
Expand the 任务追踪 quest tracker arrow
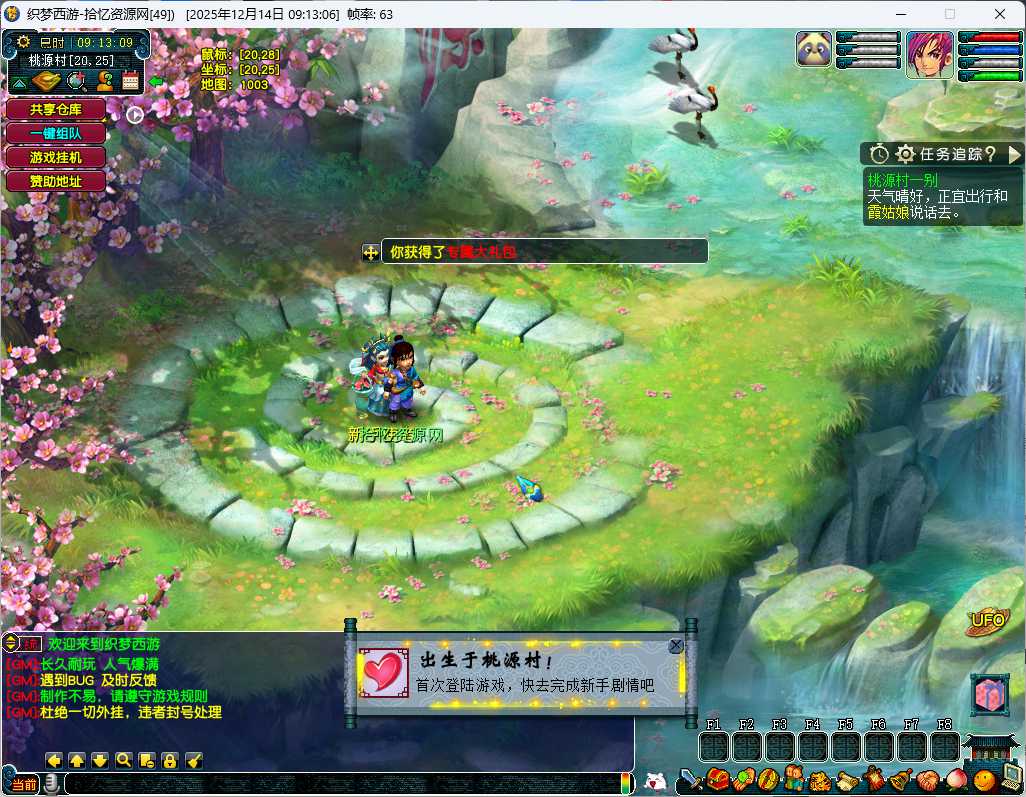[x=1014, y=154]
